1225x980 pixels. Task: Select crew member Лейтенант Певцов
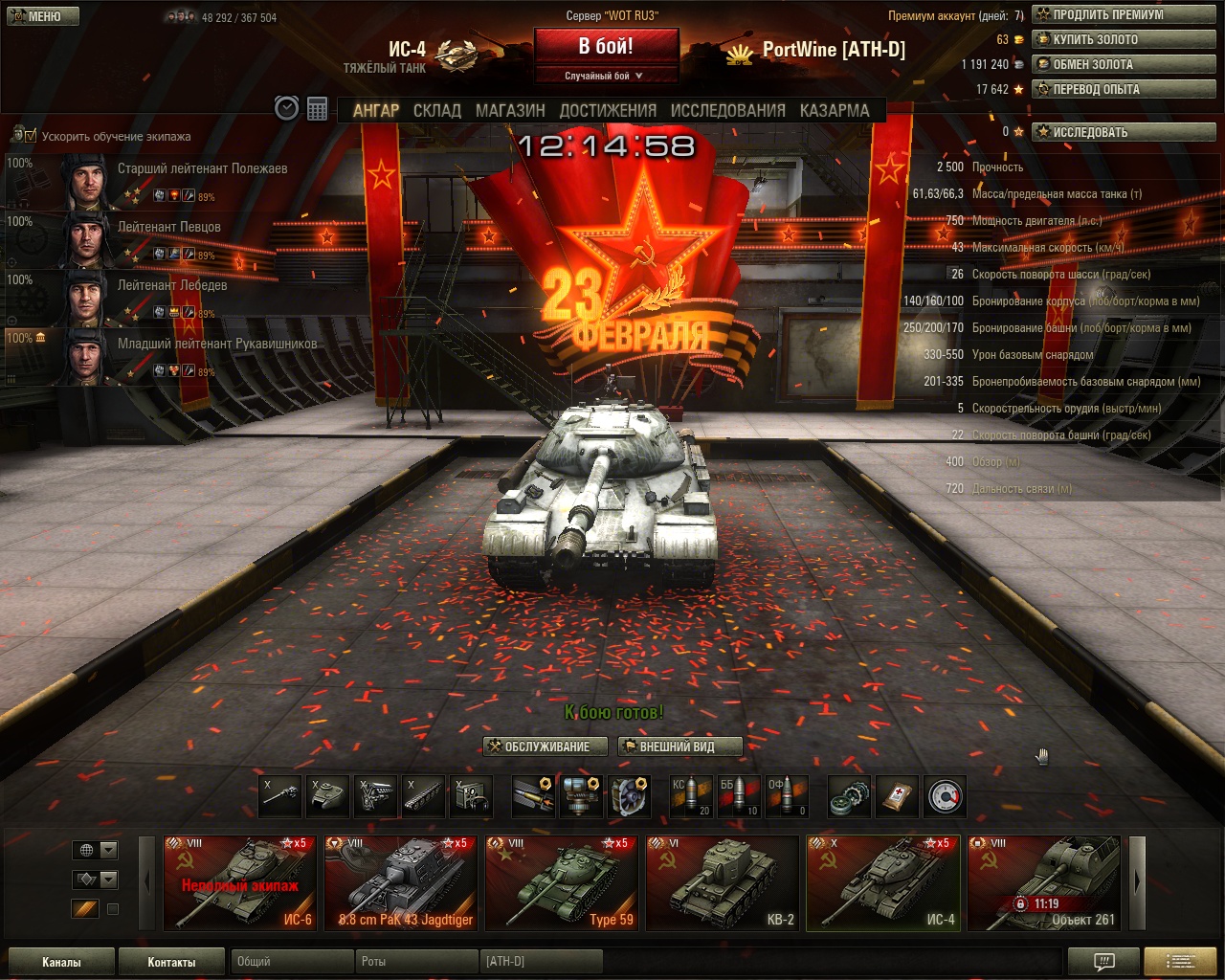[168, 228]
